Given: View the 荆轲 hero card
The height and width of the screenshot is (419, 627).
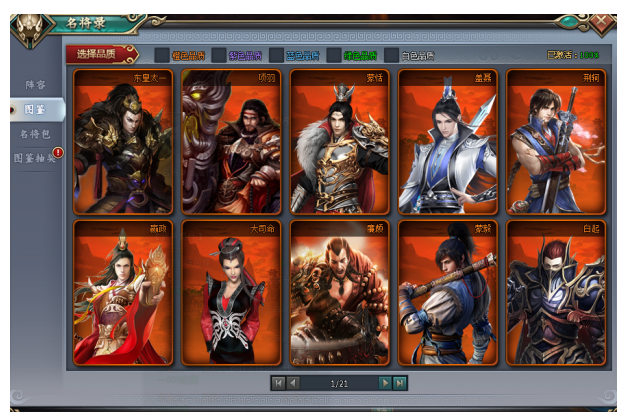Looking at the screenshot, I should 555,142.
